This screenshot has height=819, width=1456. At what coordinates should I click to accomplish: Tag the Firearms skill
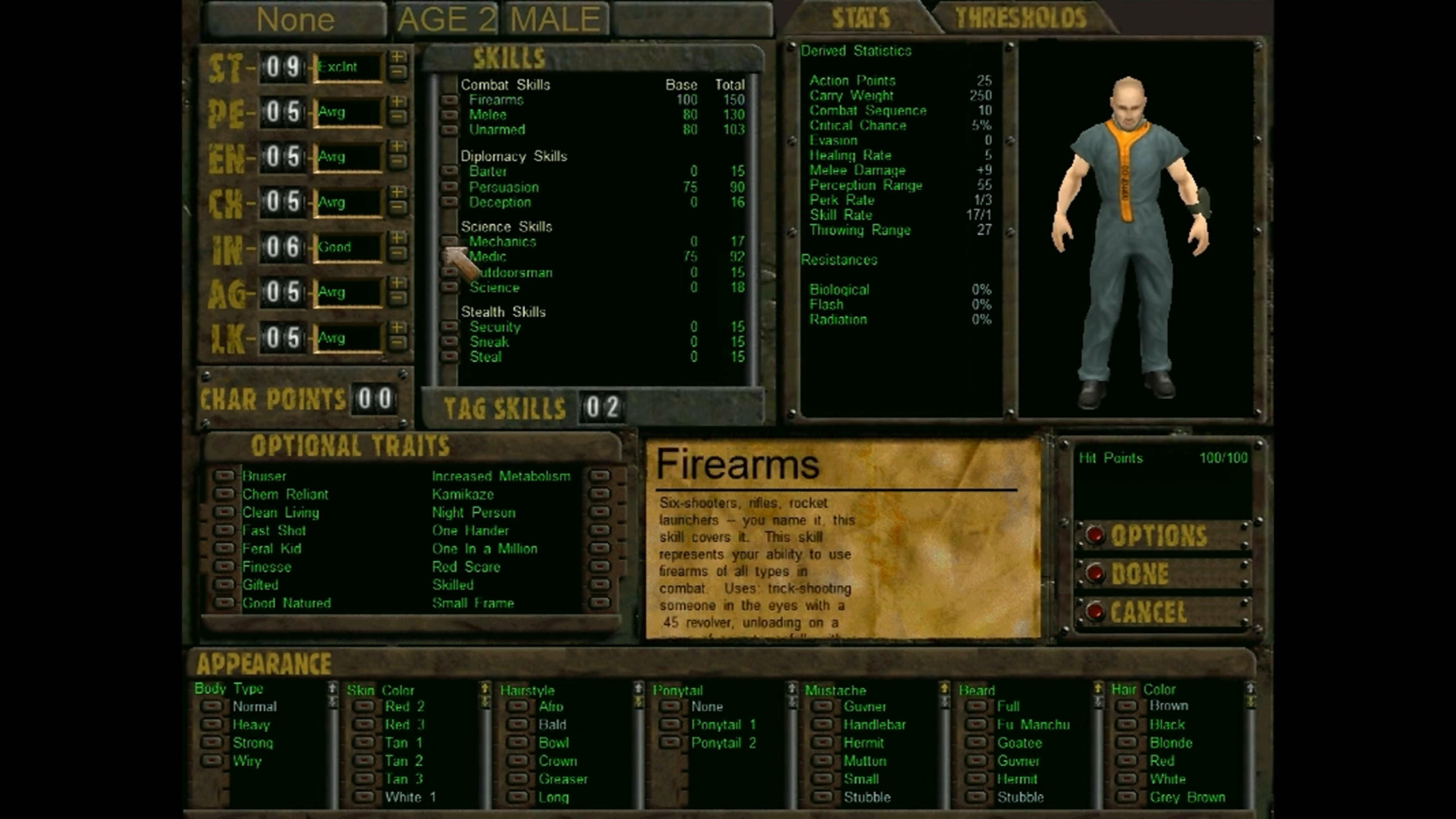[449, 100]
